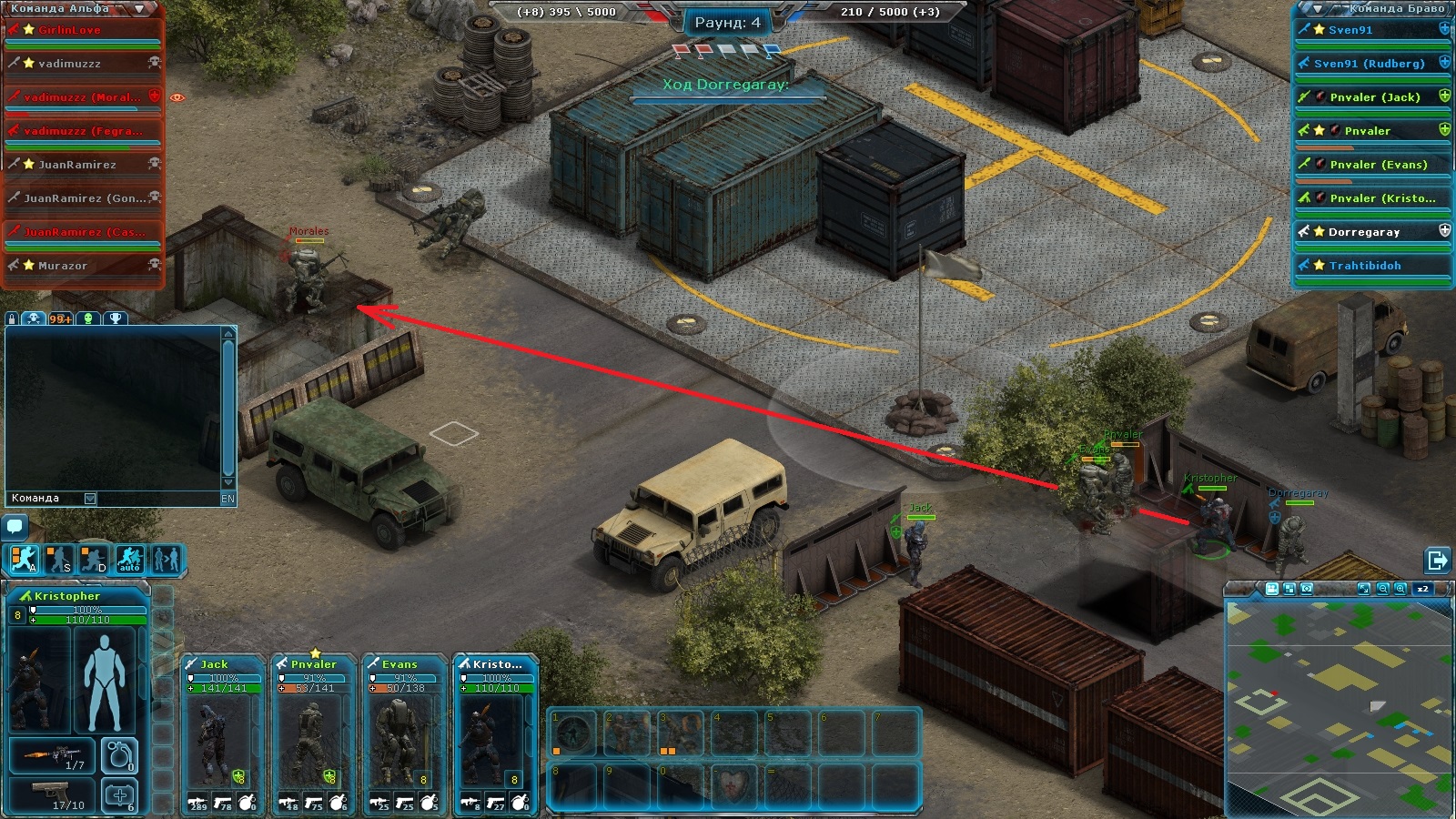Select the grenade slot
This screenshot has height=819, width=1456.
120,755
